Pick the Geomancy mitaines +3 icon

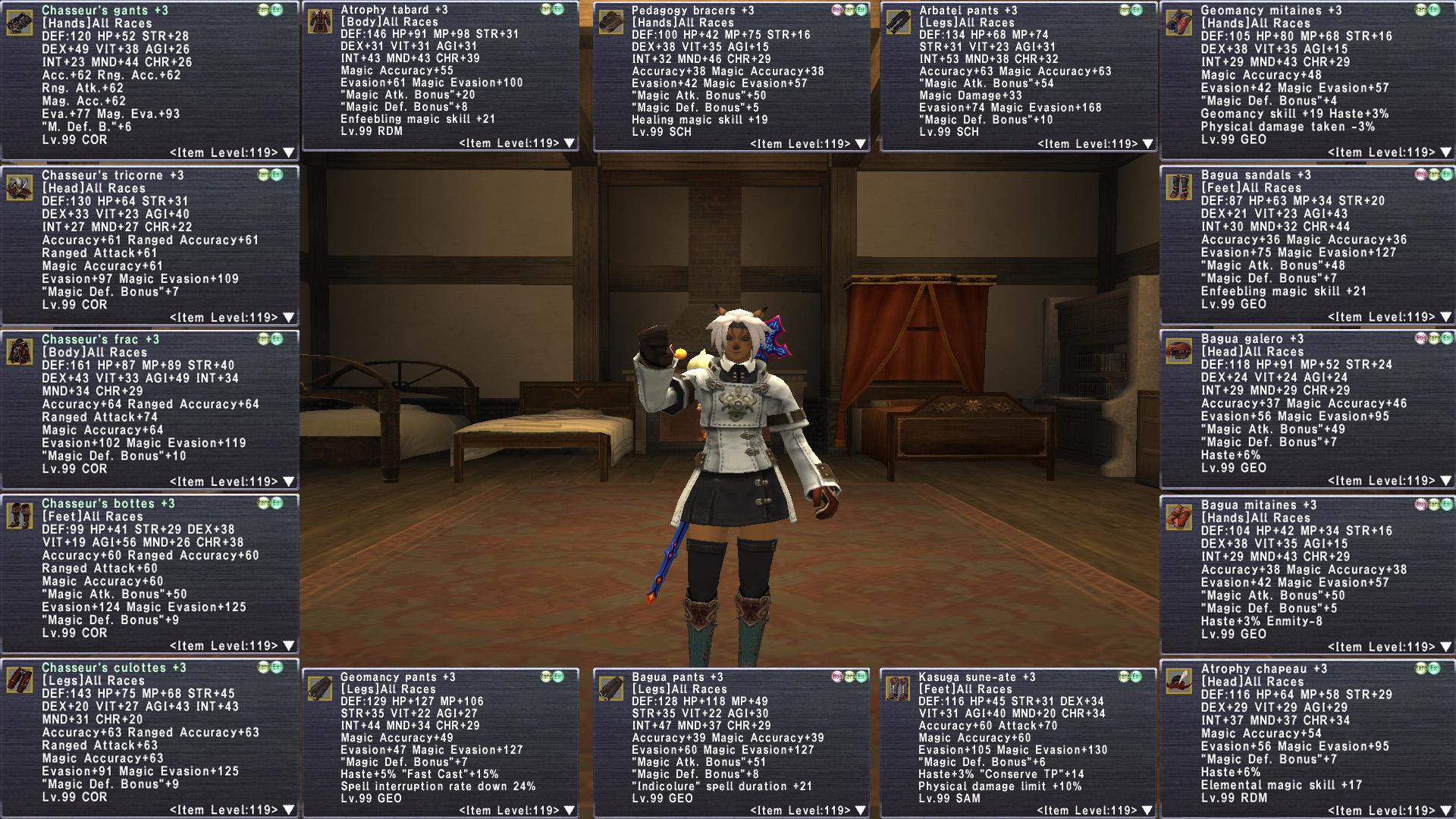1179,23
